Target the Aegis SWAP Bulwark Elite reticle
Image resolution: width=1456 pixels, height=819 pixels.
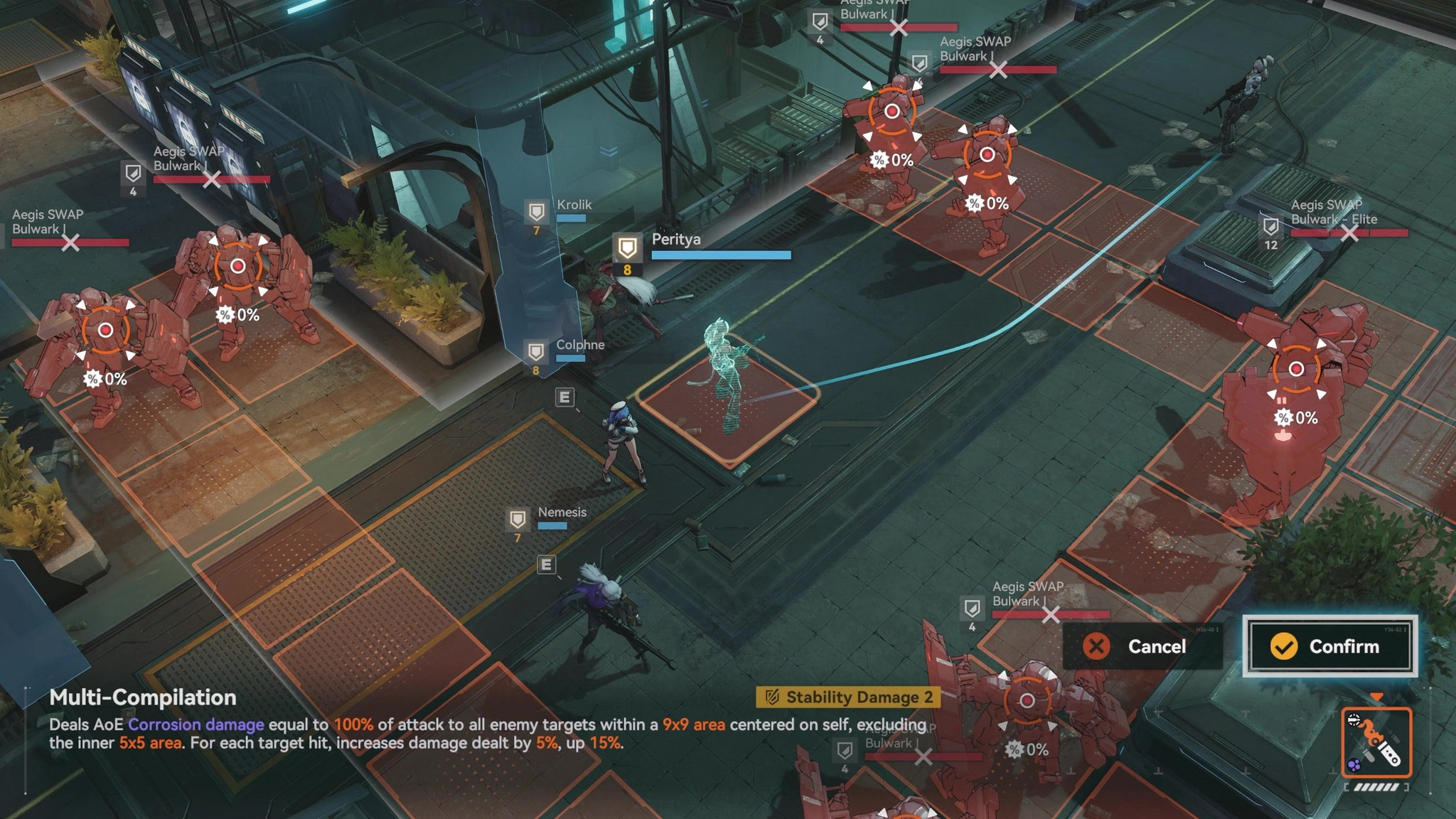coord(1296,369)
